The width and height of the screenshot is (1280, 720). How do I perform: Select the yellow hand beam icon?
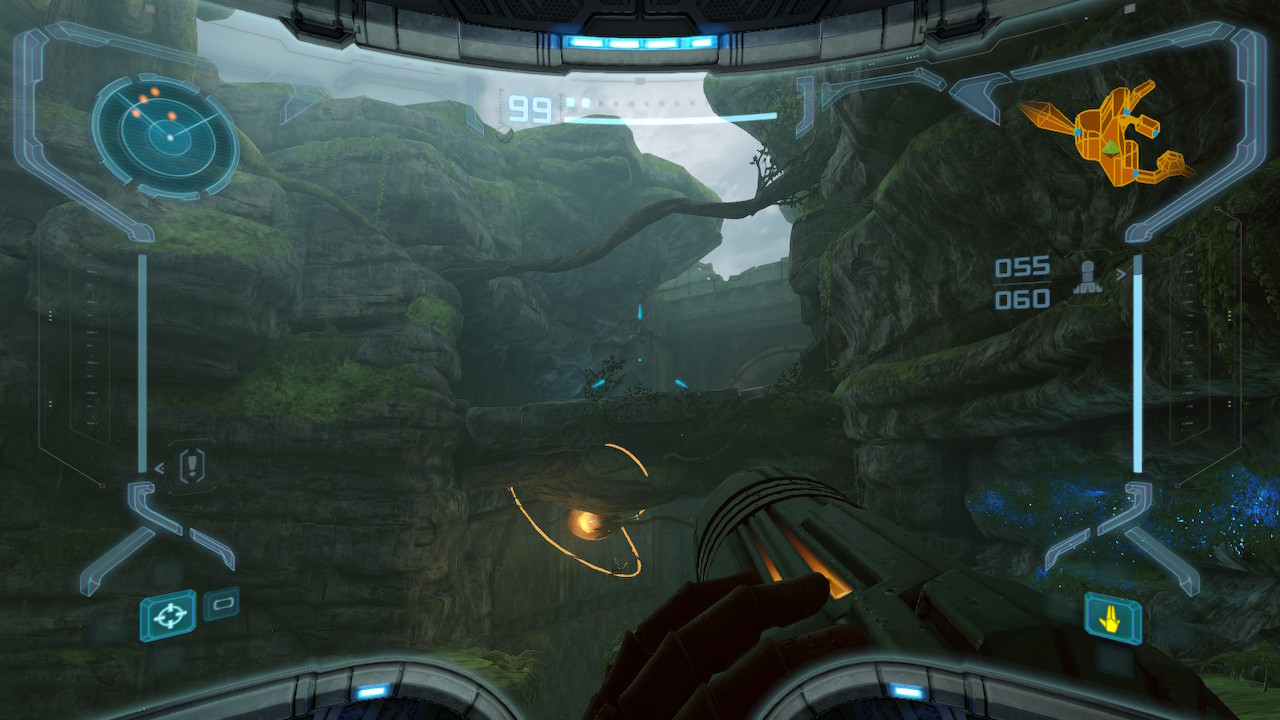click(x=1111, y=620)
